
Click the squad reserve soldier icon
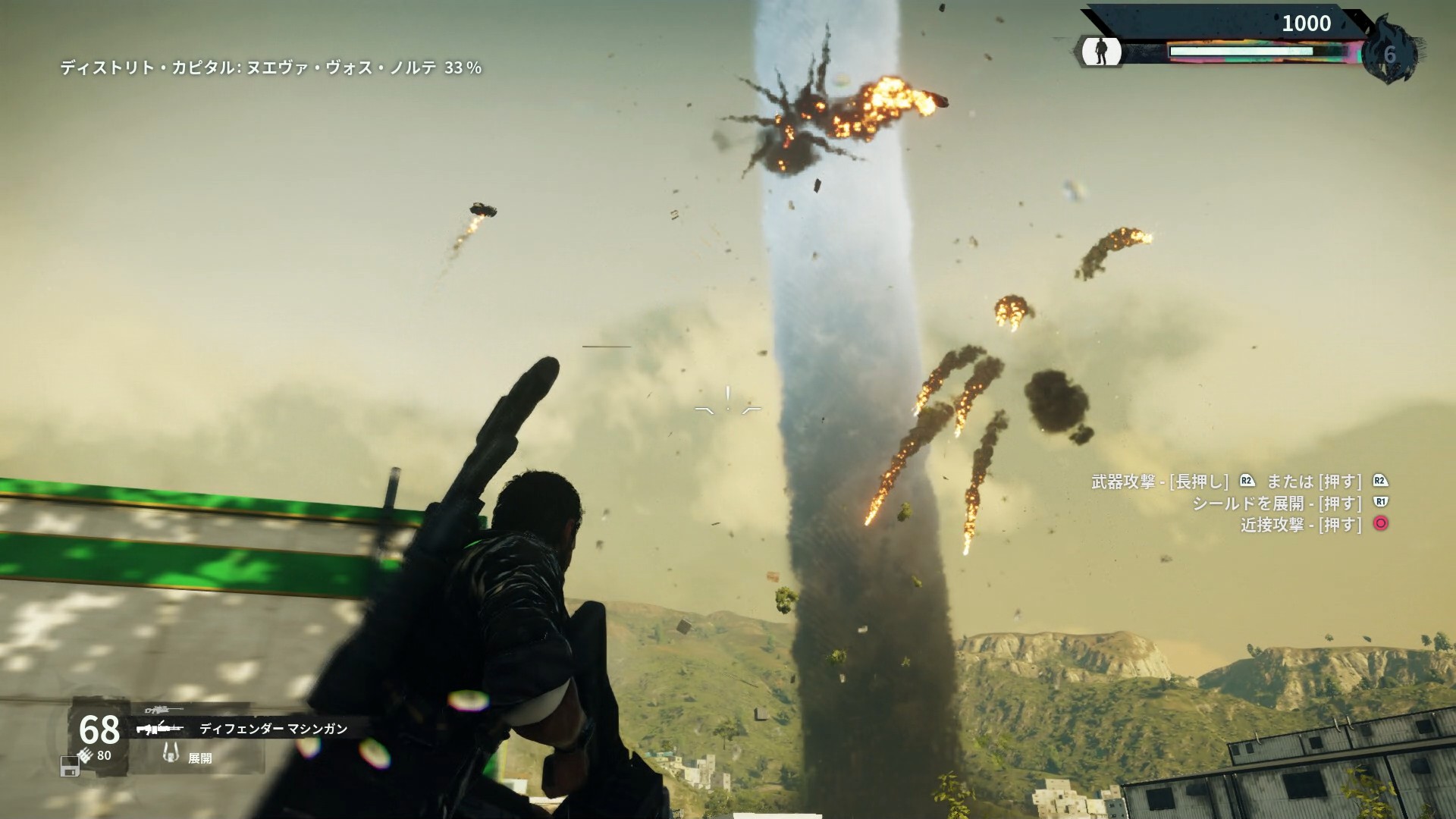(1101, 52)
